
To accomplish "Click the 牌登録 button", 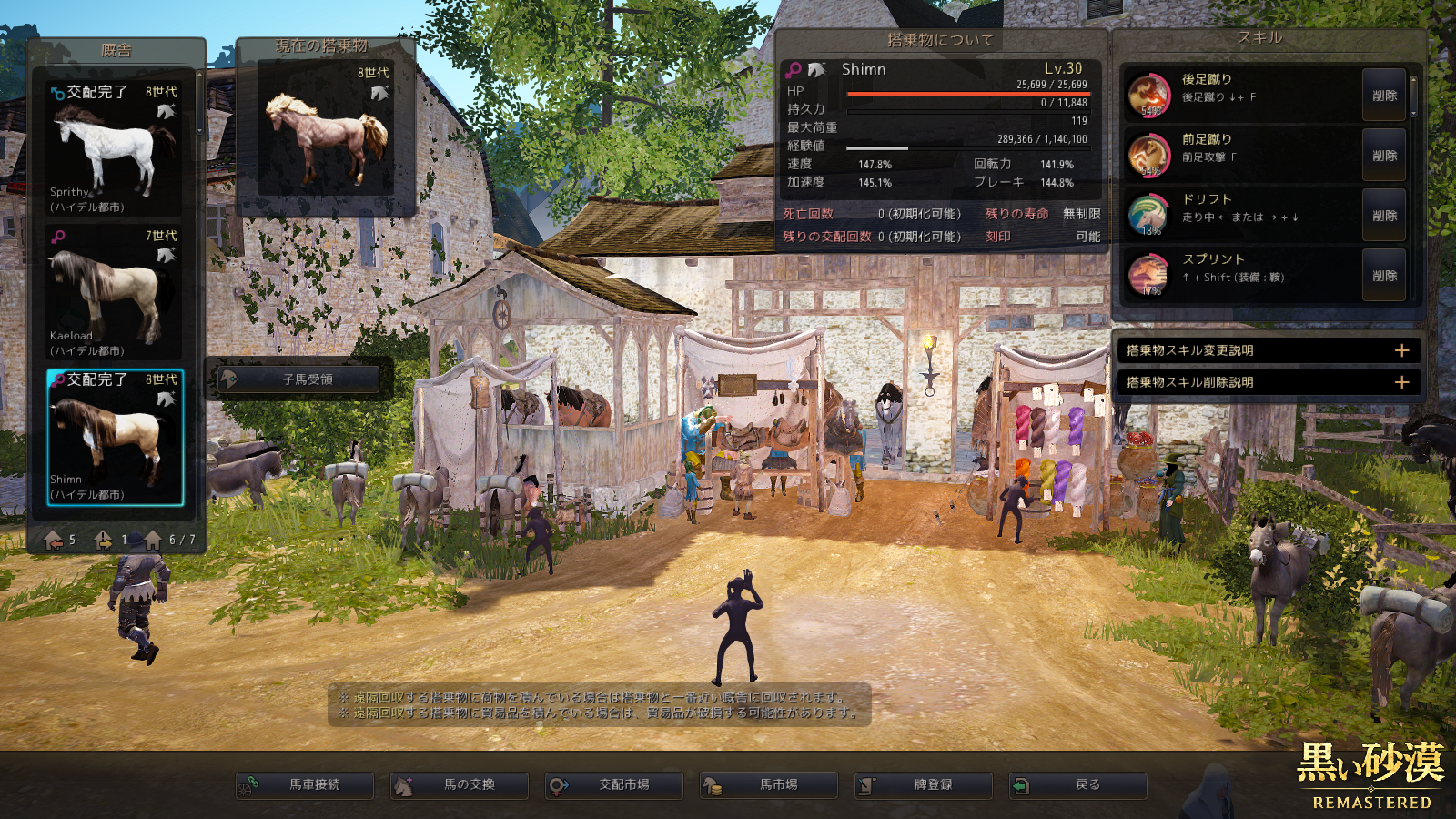I will (924, 785).
